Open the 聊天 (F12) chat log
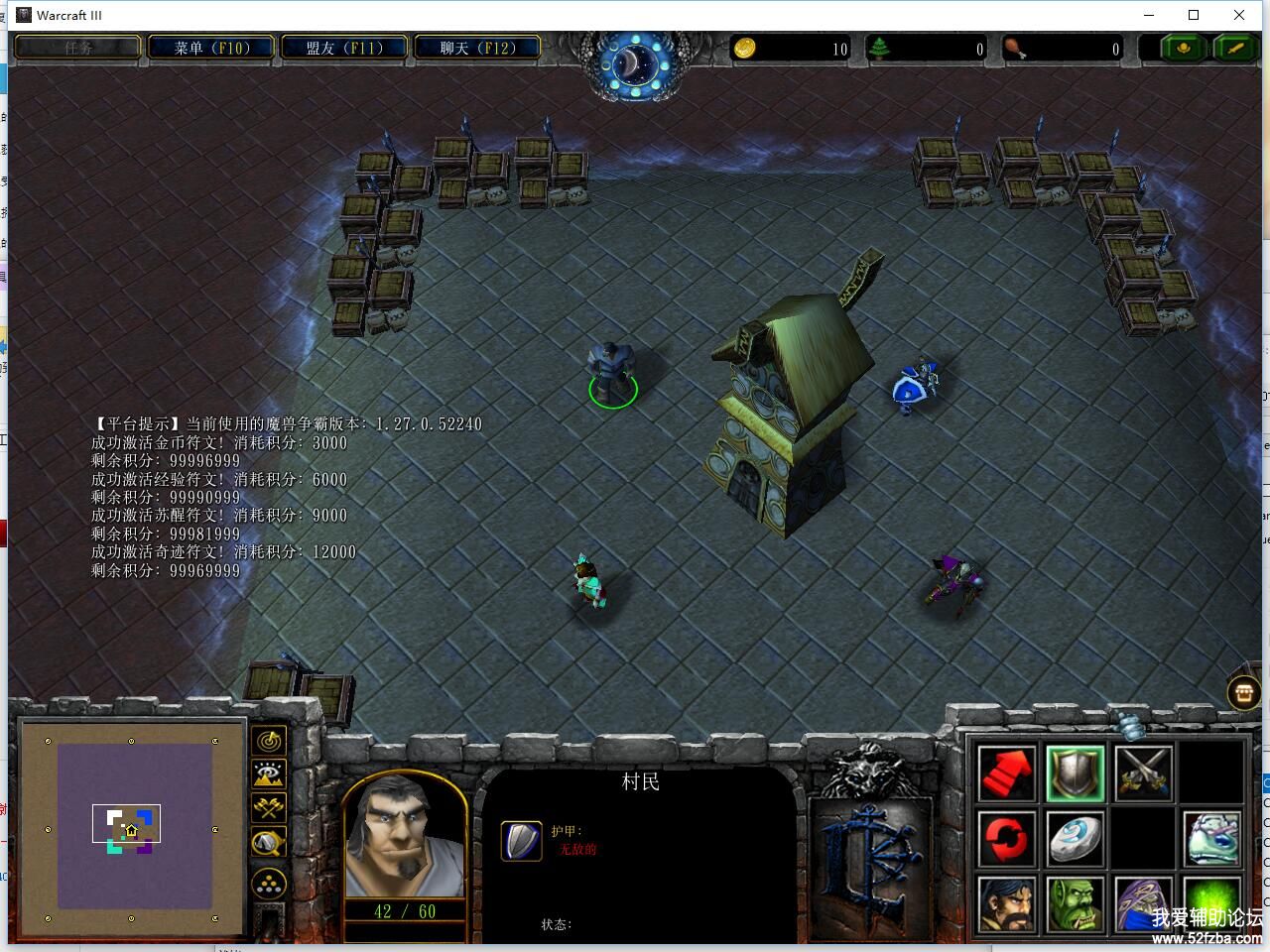Image resolution: width=1270 pixels, height=952 pixels. coord(477,48)
